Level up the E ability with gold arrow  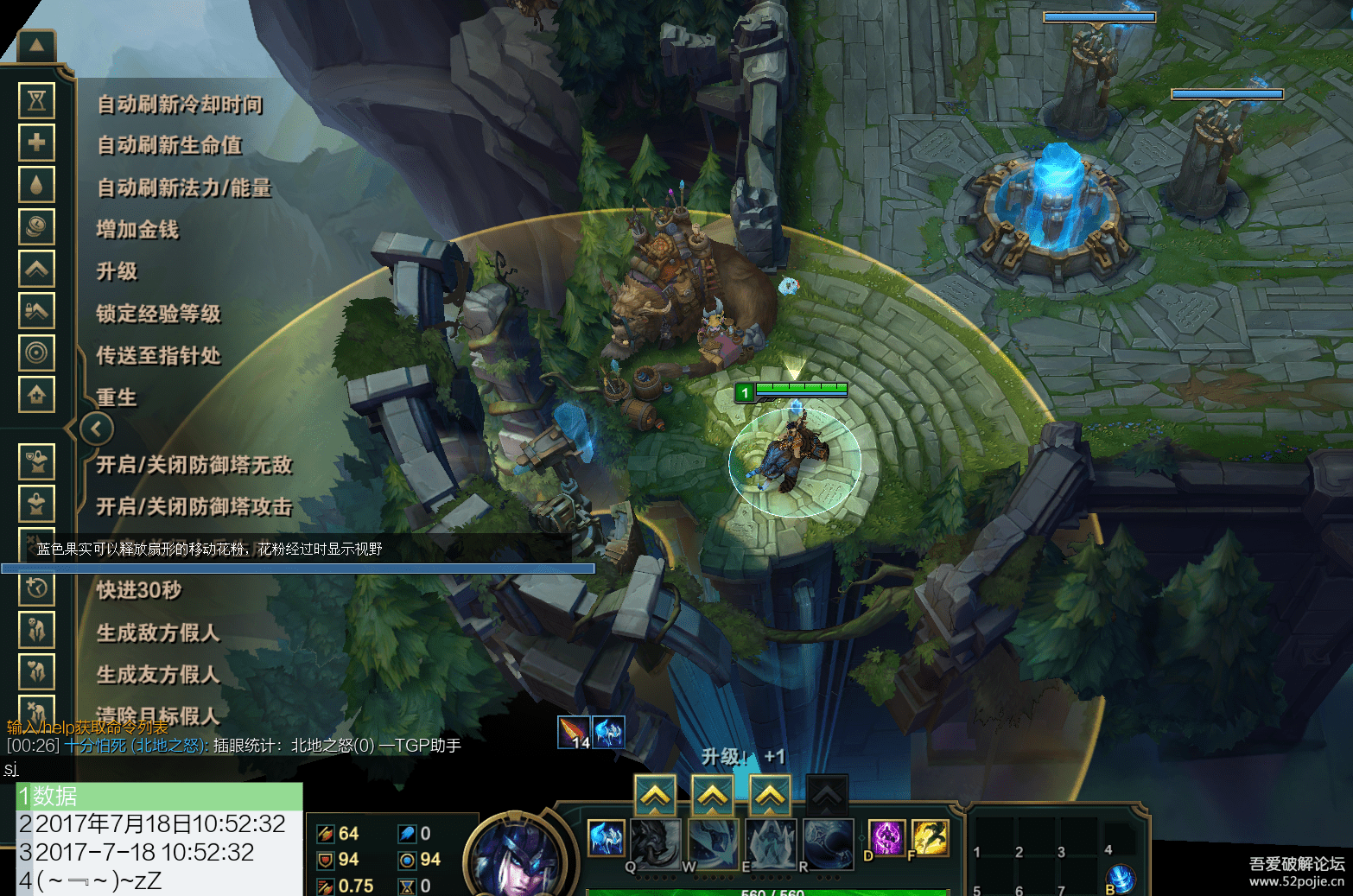(x=771, y=795)
